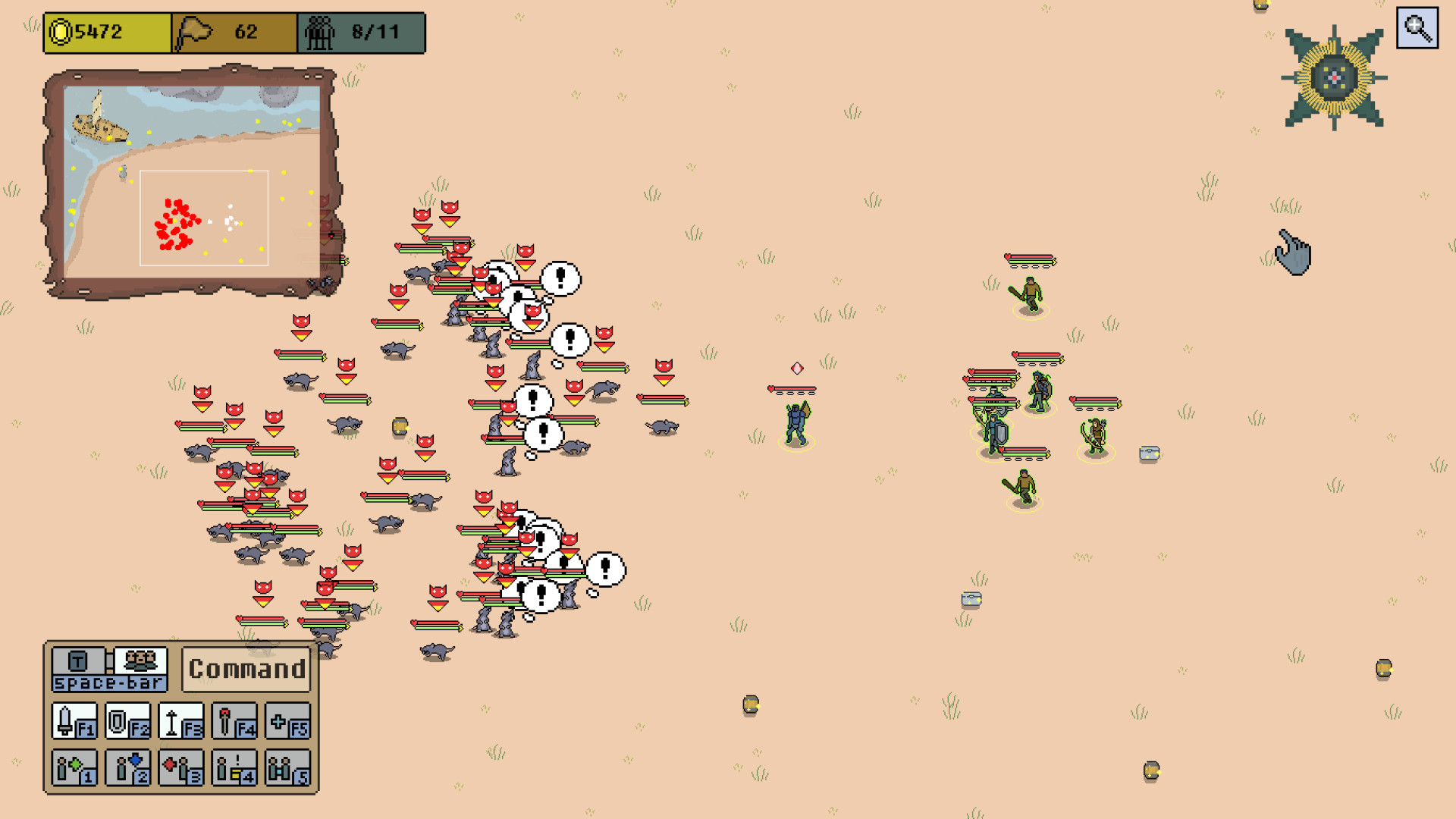The height and width of the screenshot is (819, 1456).
Task: Click the gold coin counter icon
Action: [x=61, y=32]
